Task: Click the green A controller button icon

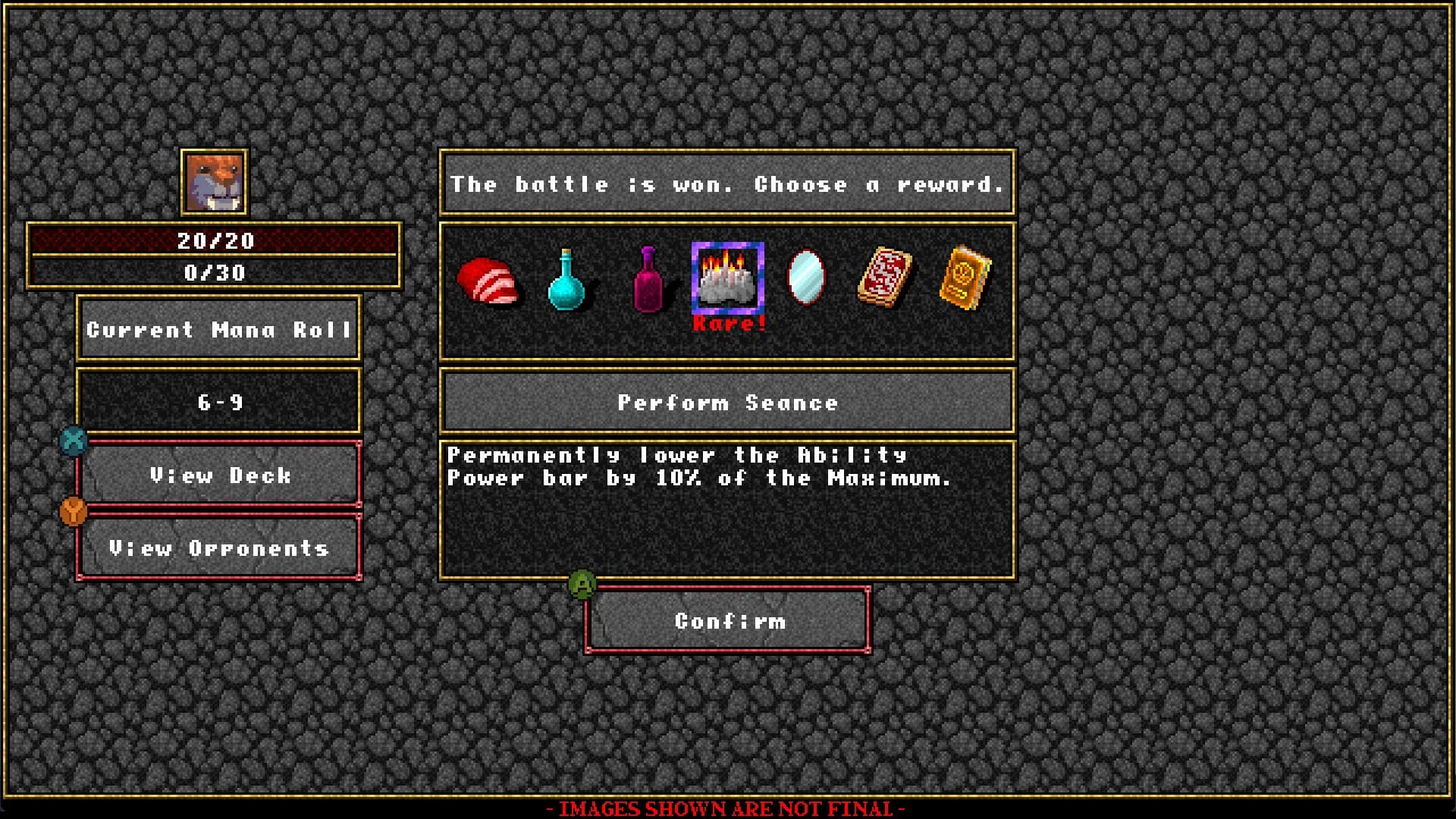Action: pyautogui.click(x=581, y=584)
